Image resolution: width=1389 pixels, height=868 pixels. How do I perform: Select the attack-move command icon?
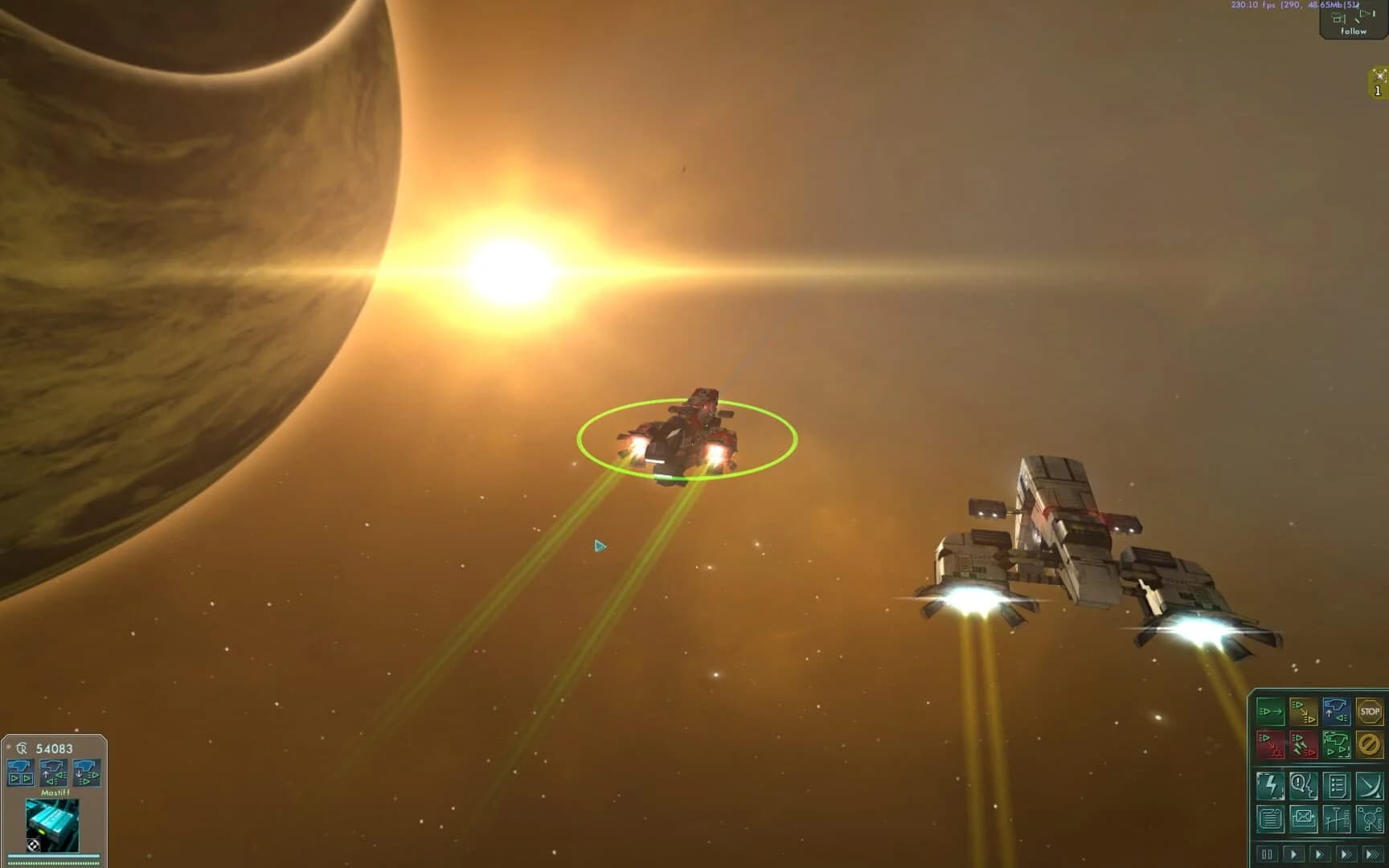pos(1304,712)
